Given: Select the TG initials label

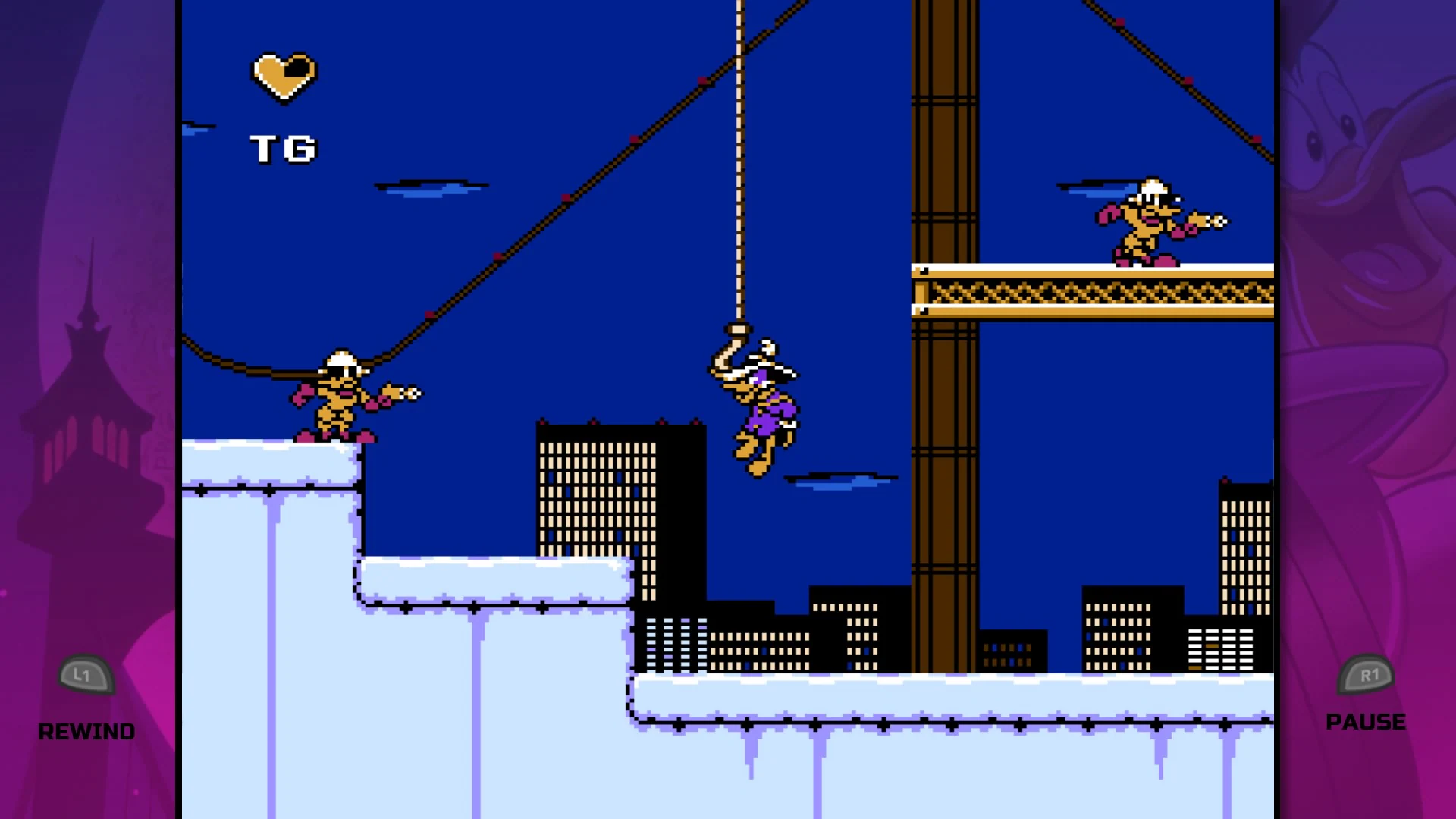Looking at the screenshot, I should coord(284,148).
